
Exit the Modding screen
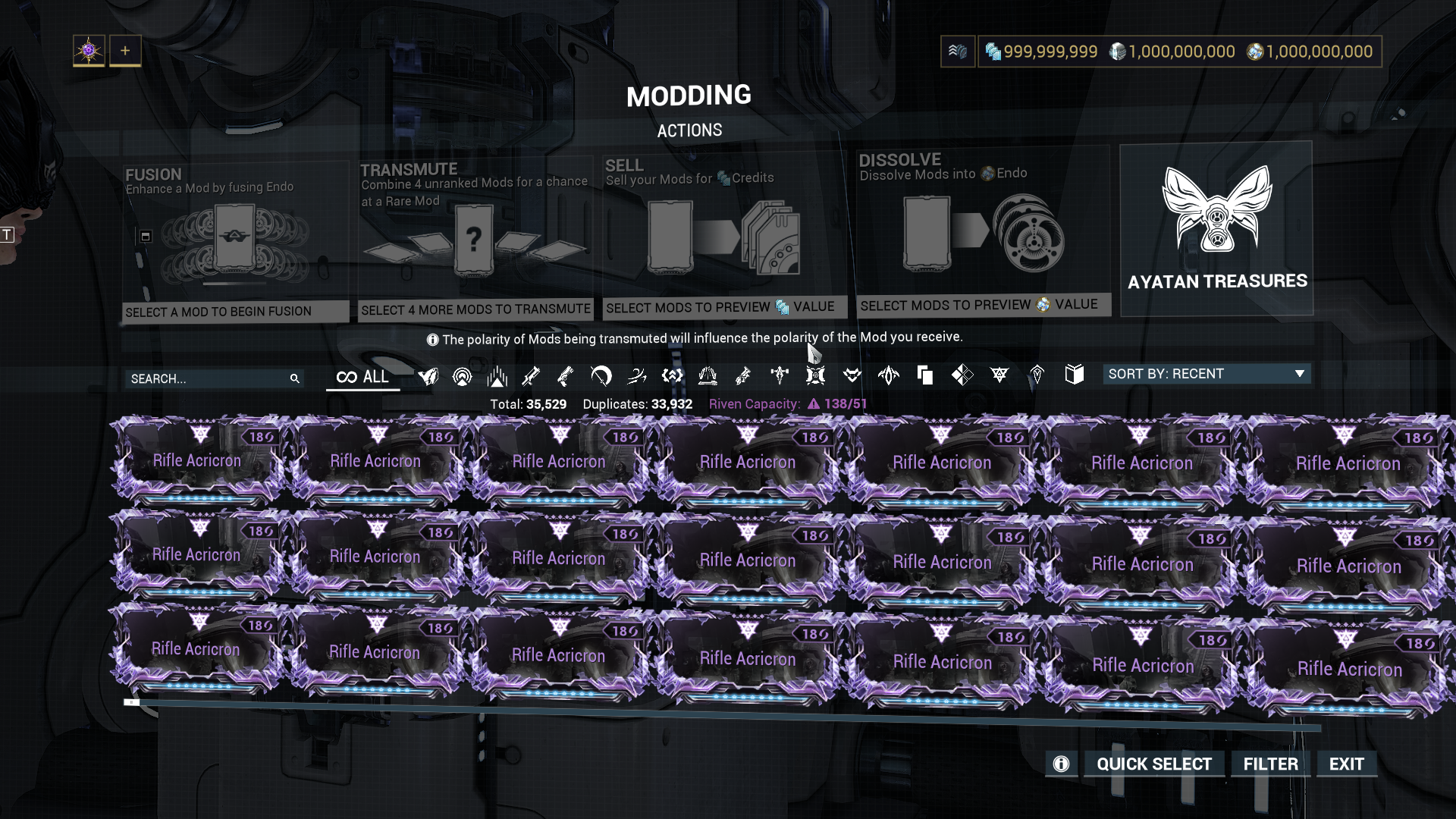[x=1346, y=764]
